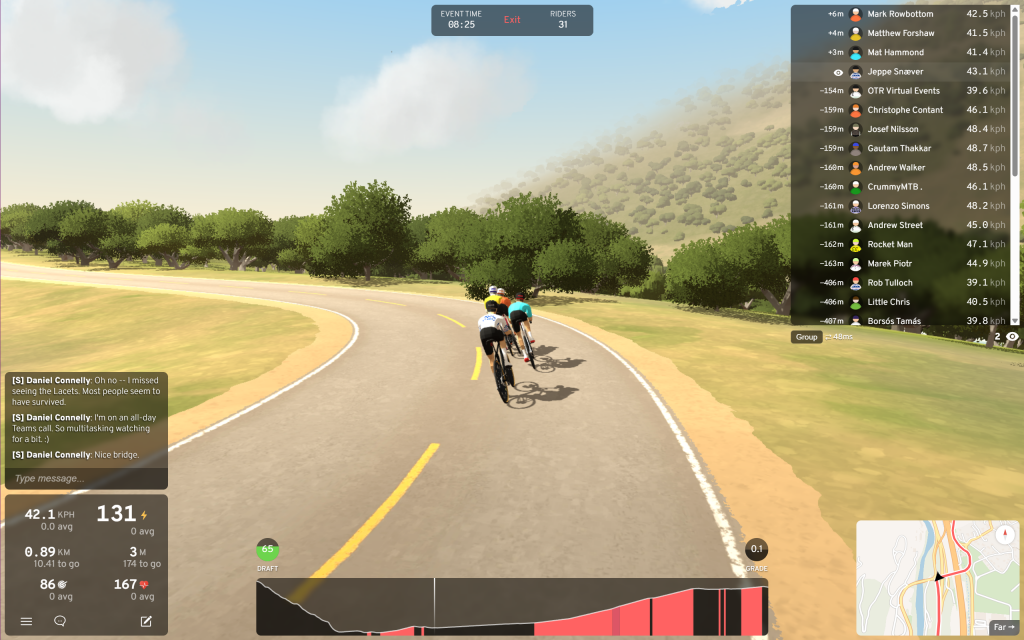Click Gautam Thakkar's row in the leaderboard
Screen dimensions: 1024x640
pyautogui.click(x=900, y=148)
